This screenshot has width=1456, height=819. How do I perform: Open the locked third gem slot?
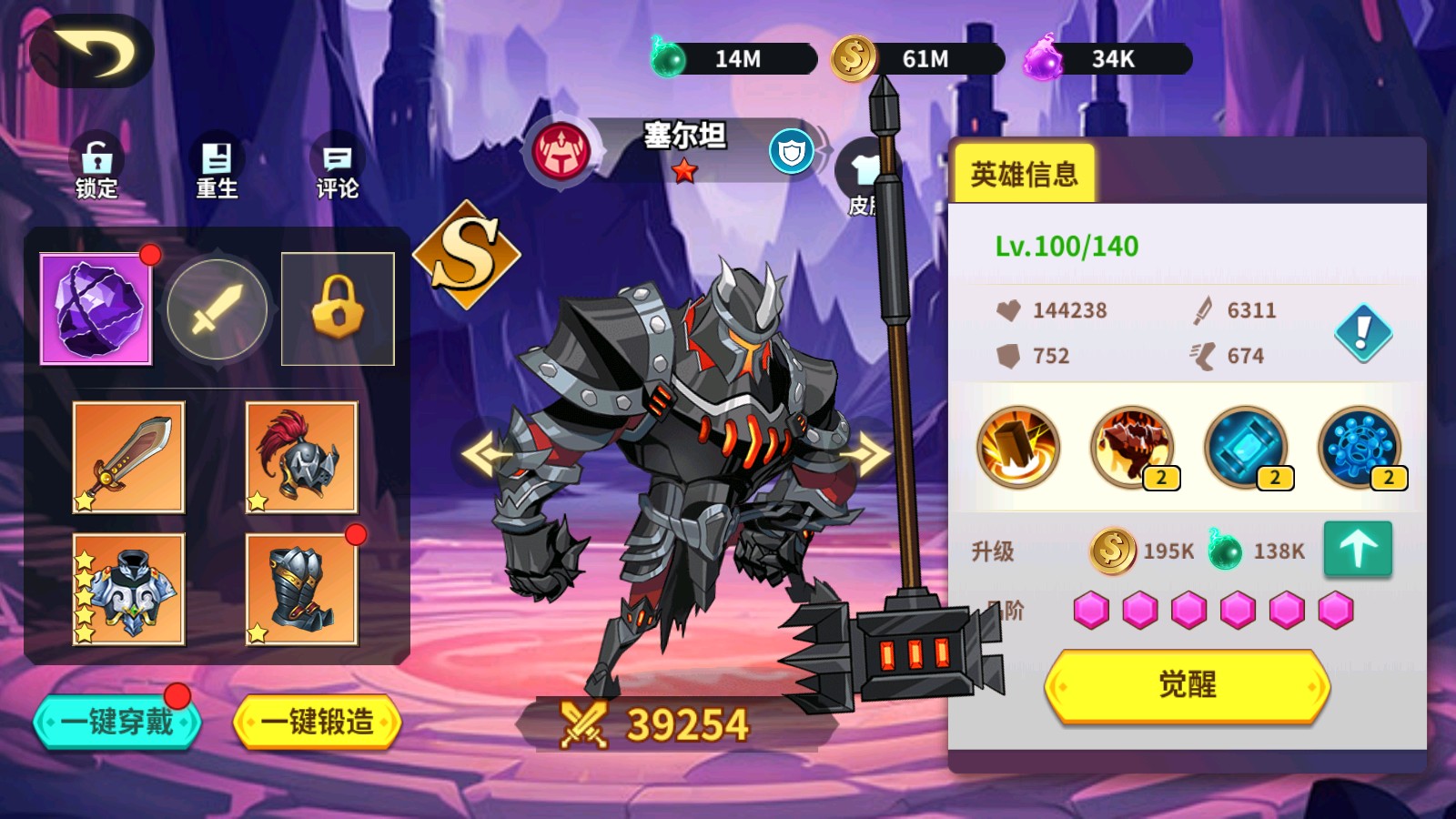click(x=337, y=309)
